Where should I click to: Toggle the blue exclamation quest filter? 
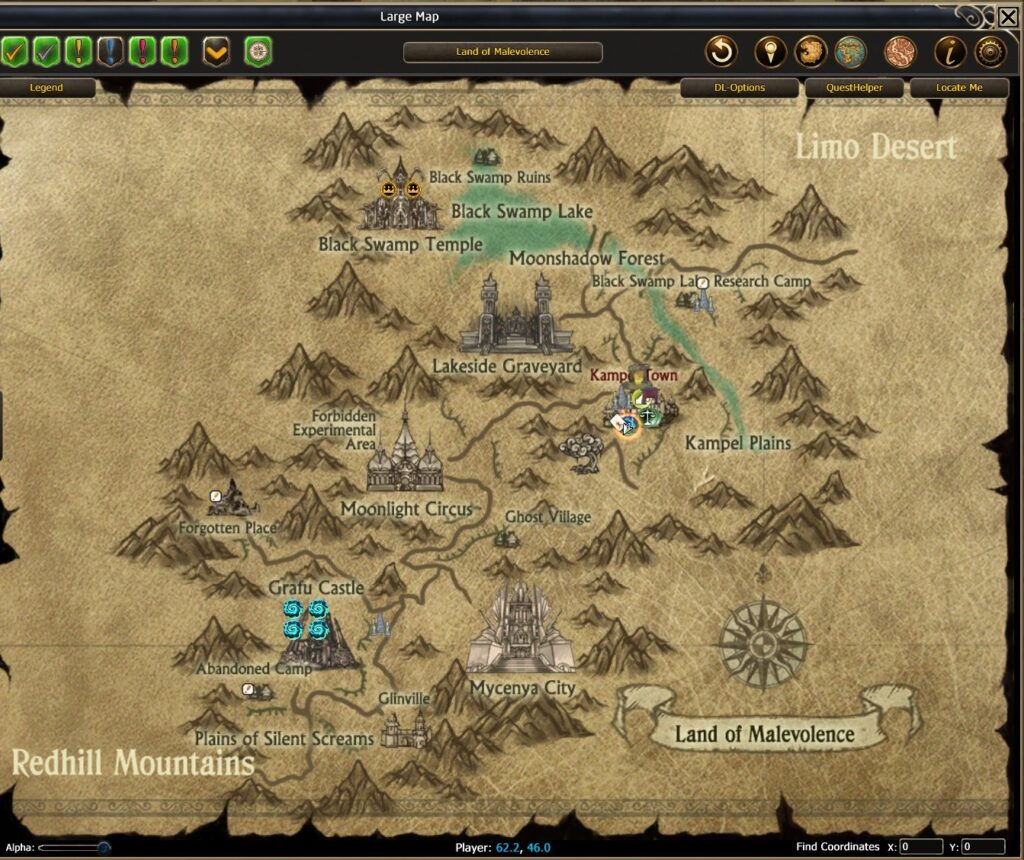[x=111, y=50]
